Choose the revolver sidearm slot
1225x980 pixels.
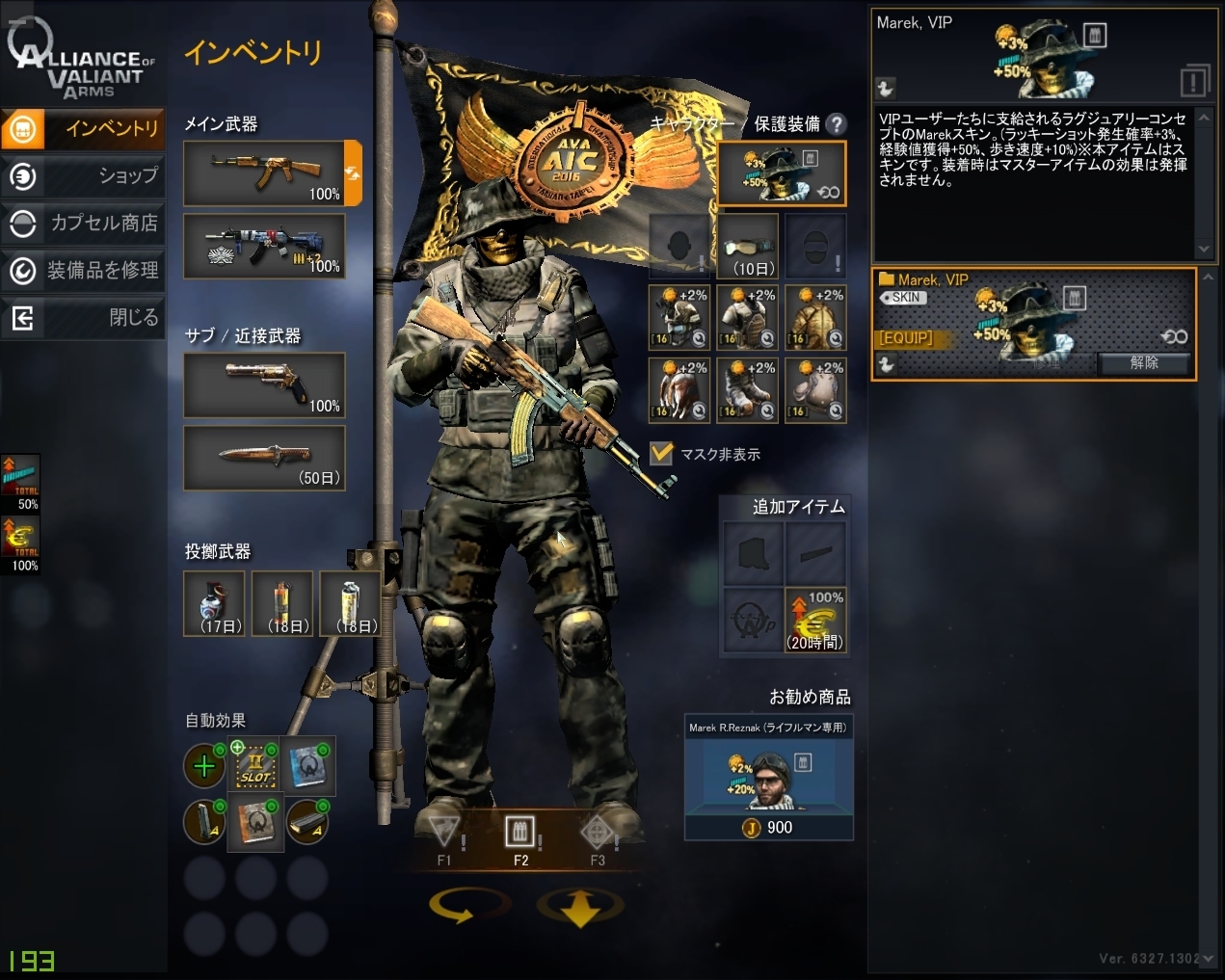(x=264, y=384)
